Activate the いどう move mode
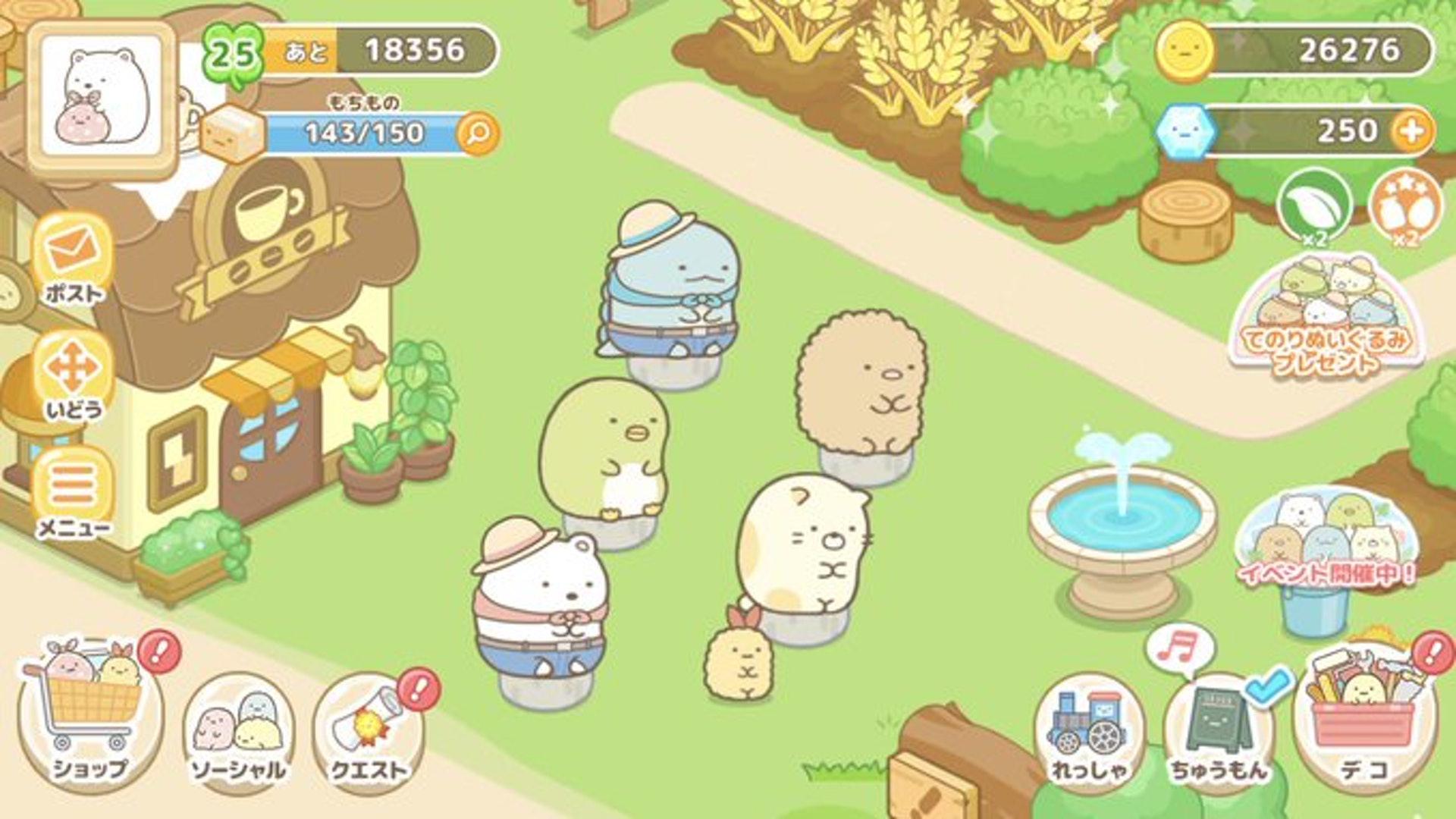 click(74, 375)
